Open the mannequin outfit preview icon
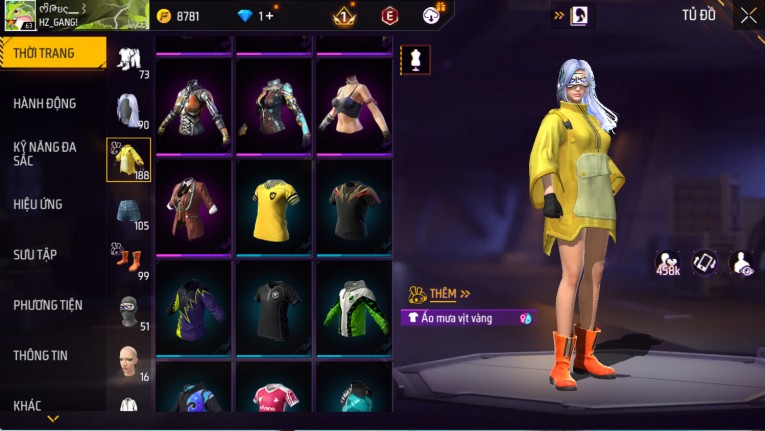Screen dimensions: 765x431 coord(414,59)
